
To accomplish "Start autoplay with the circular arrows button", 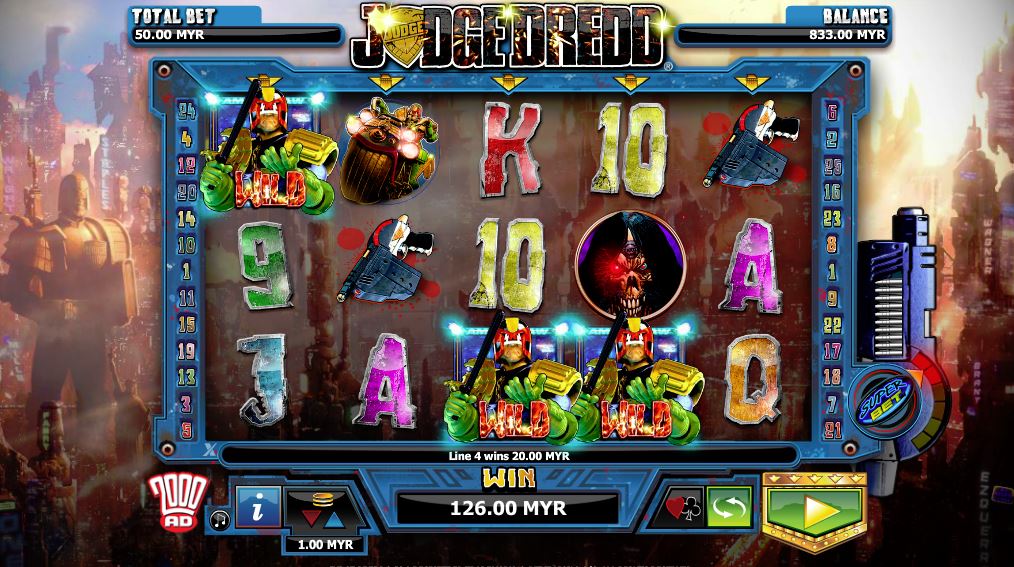I will 728,509.
